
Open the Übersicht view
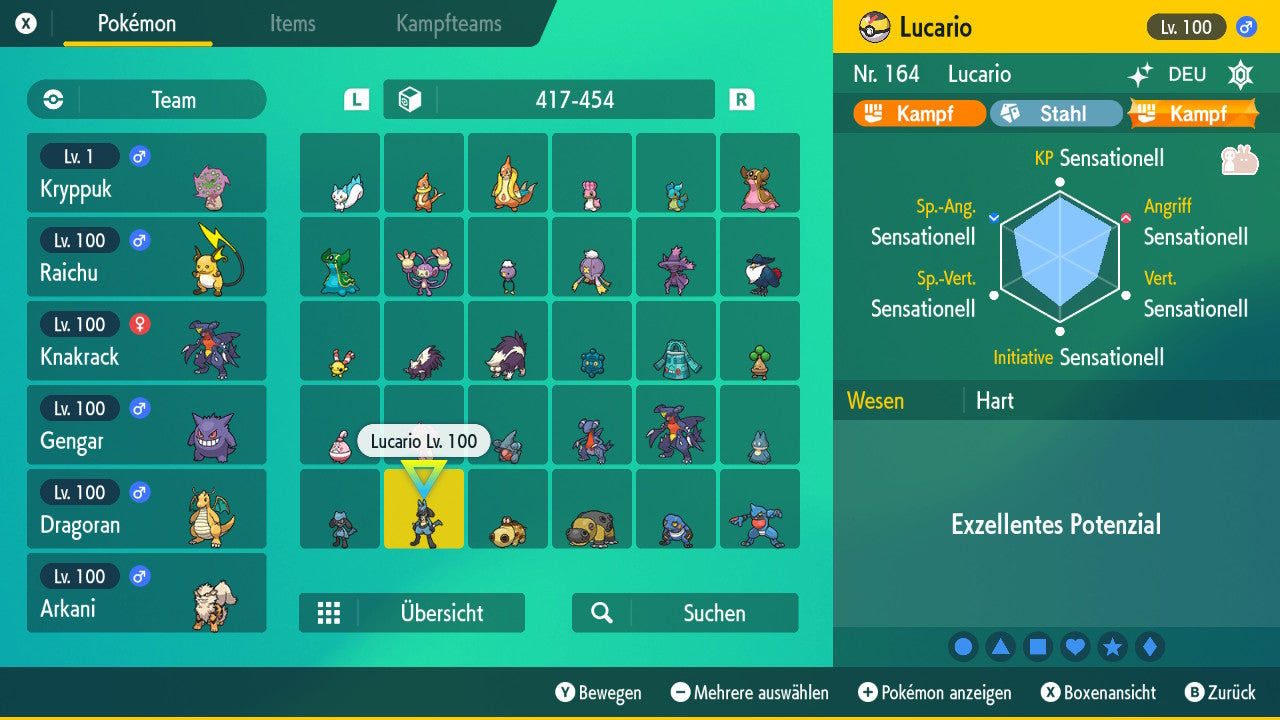412,612
